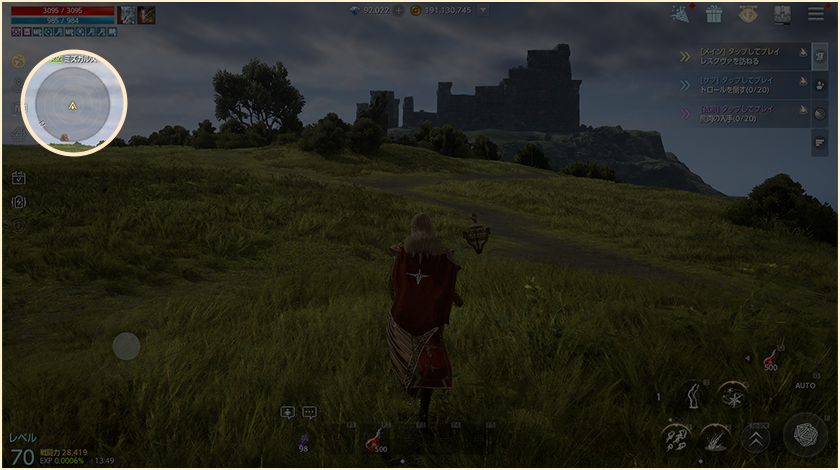Use the polyhedron basic attack button
Viewport: 840px width, 470px height.
804,432
